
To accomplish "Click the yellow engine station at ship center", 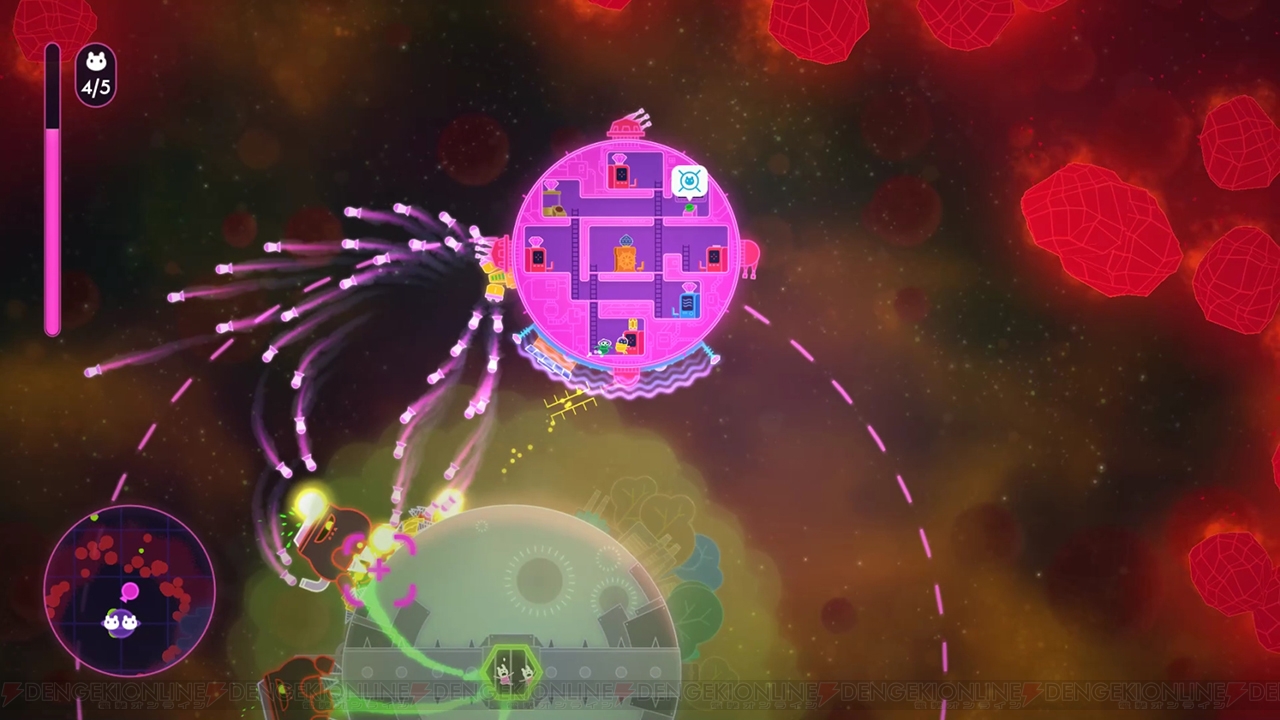I will tap(623, 257).
